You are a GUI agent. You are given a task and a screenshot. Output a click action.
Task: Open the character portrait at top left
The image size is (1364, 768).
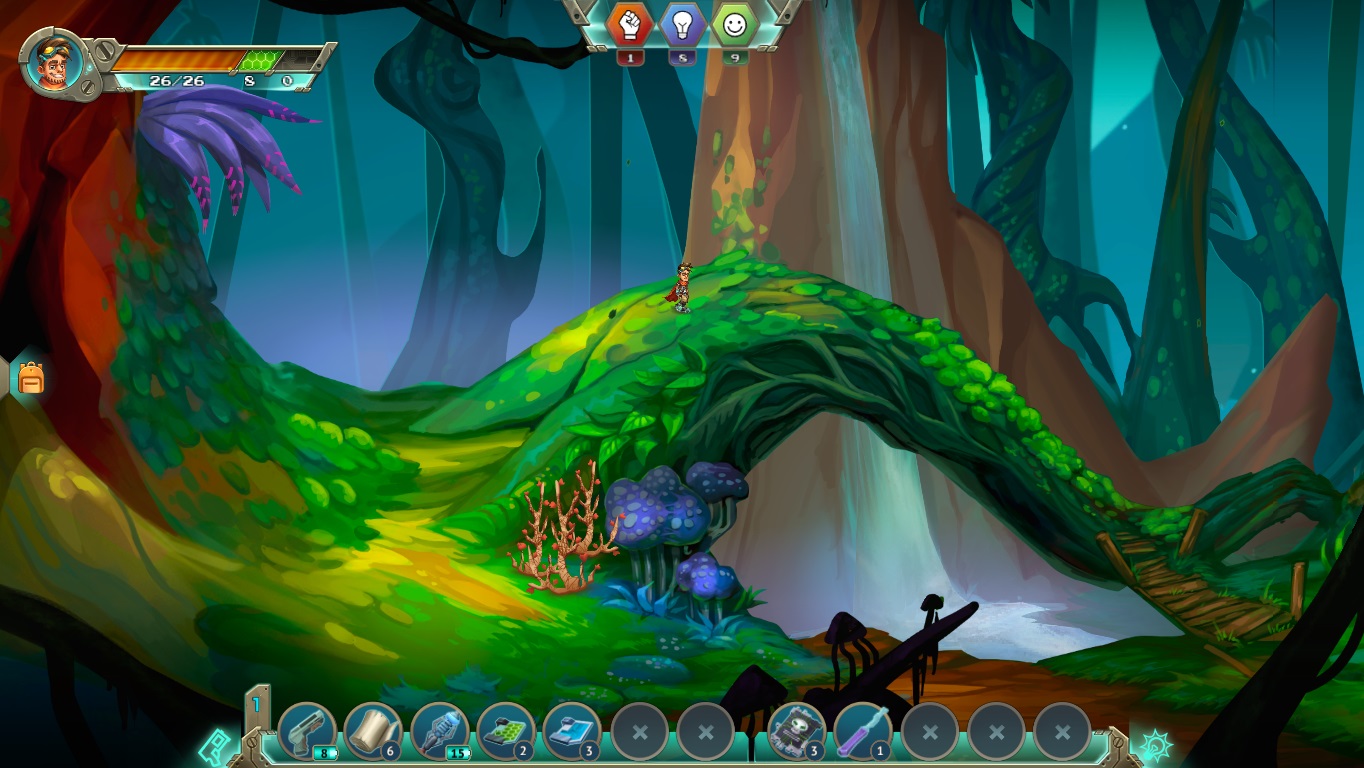(54, 61)
